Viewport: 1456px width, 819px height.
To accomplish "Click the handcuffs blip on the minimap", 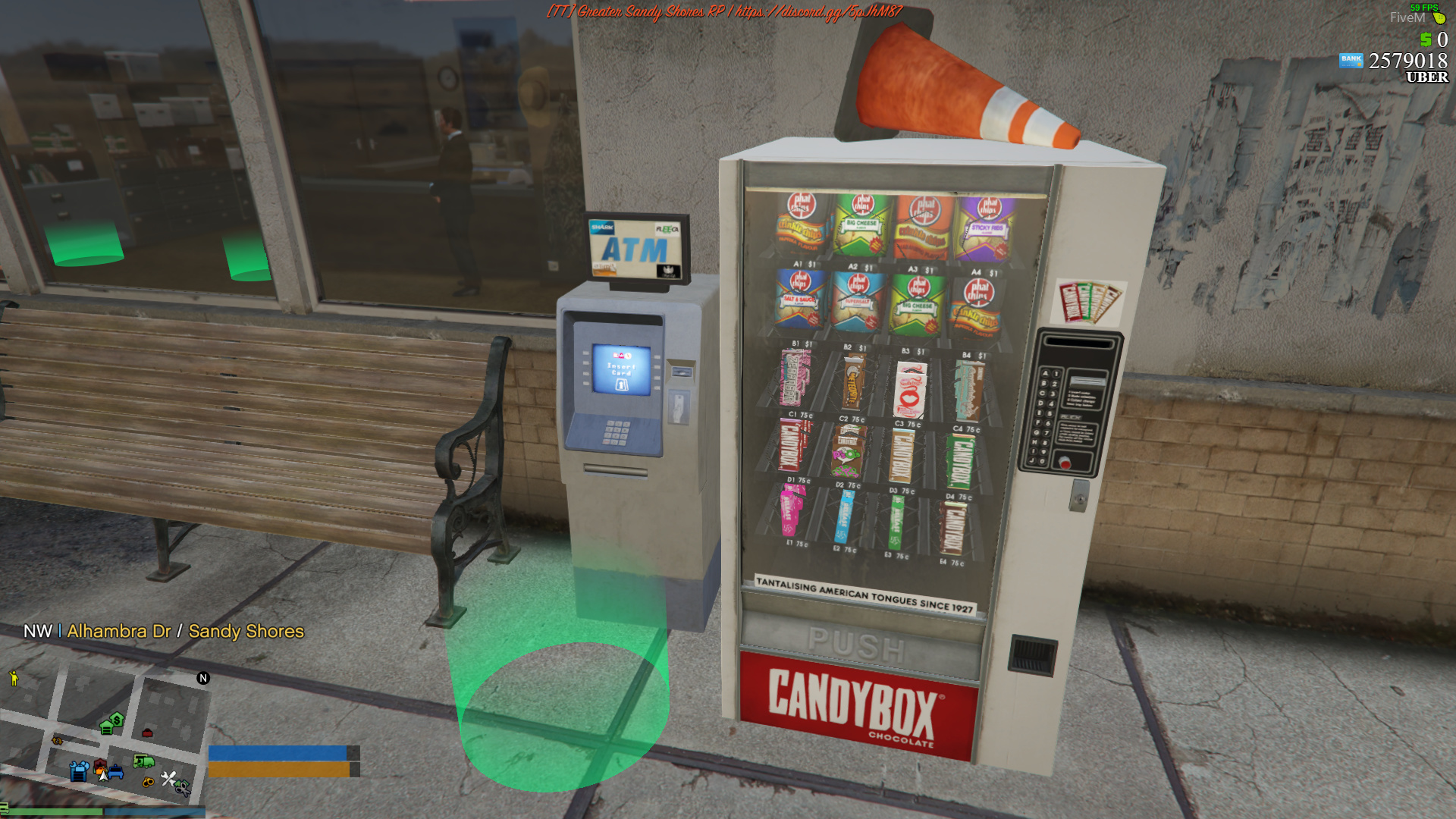I will (x=147, y=782).
